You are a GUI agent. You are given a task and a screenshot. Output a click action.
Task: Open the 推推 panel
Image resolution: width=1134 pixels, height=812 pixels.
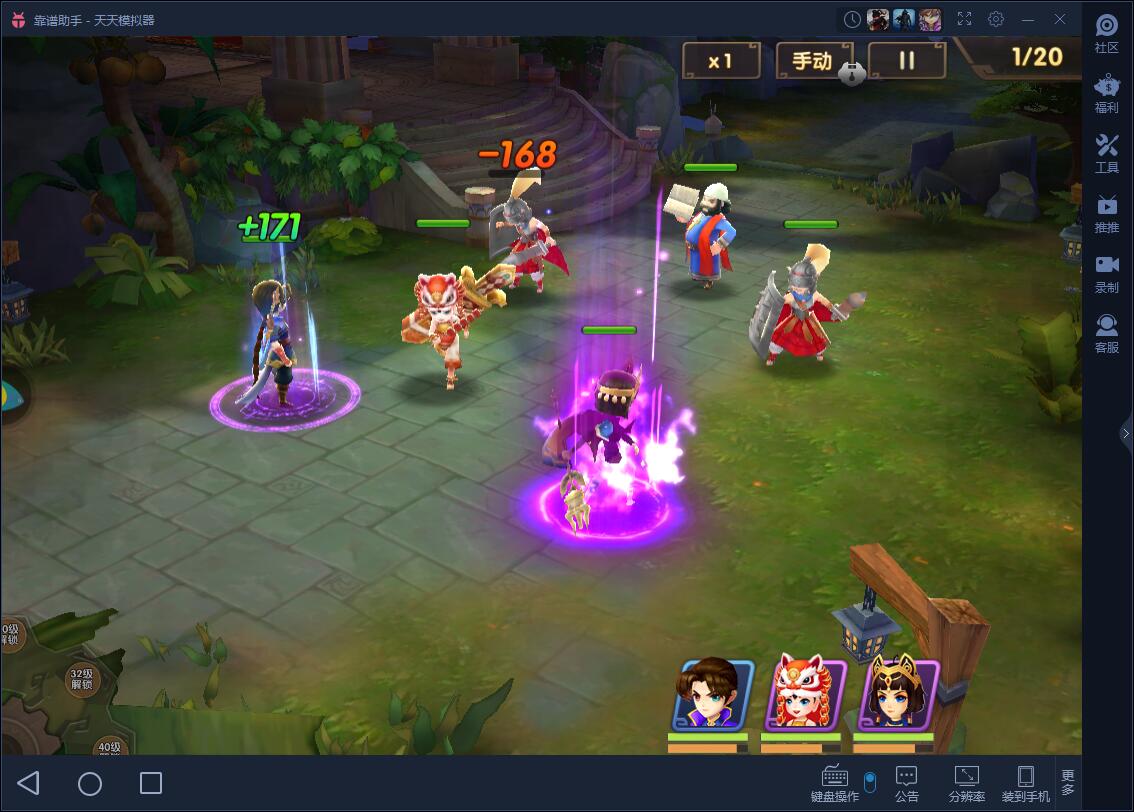click(x=1106, y=213)
